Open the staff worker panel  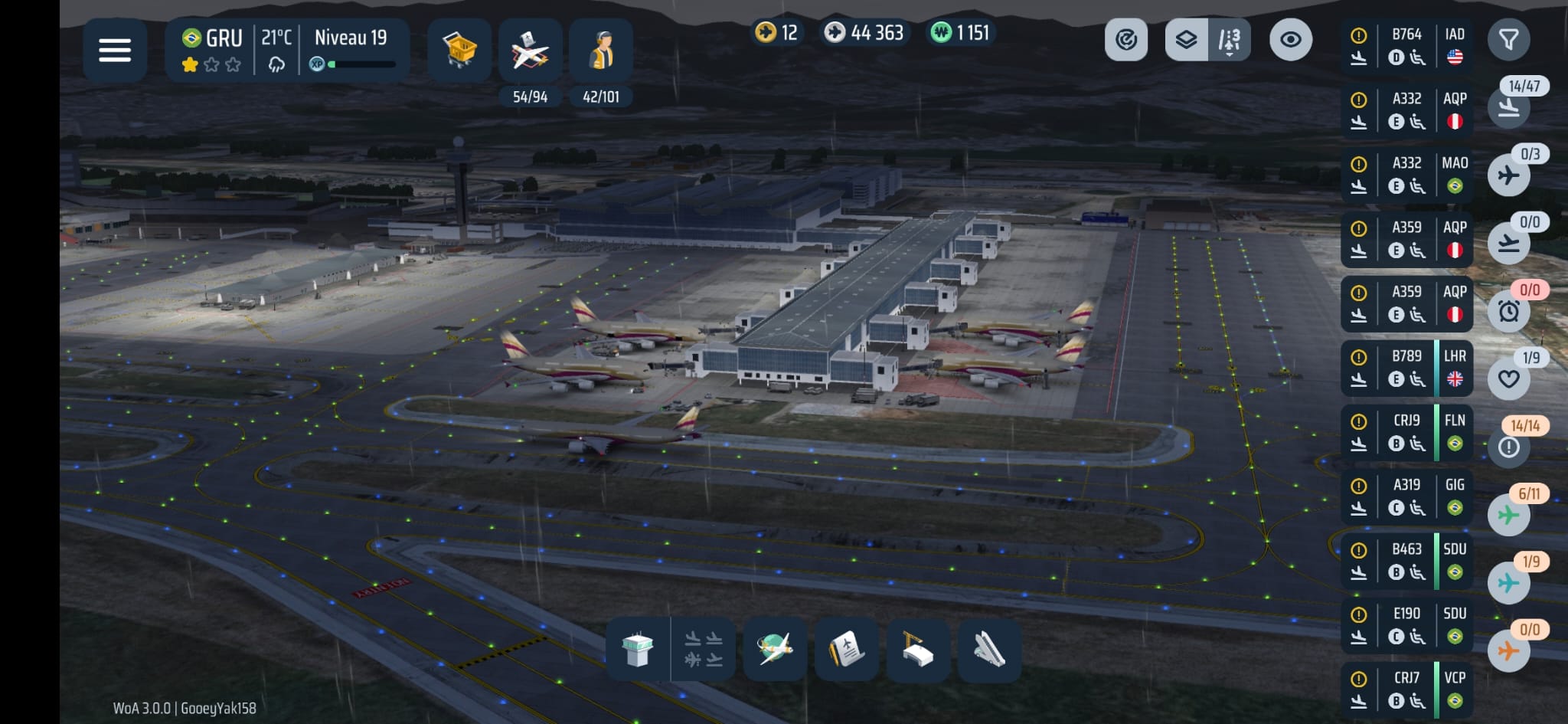click(601, 51)
